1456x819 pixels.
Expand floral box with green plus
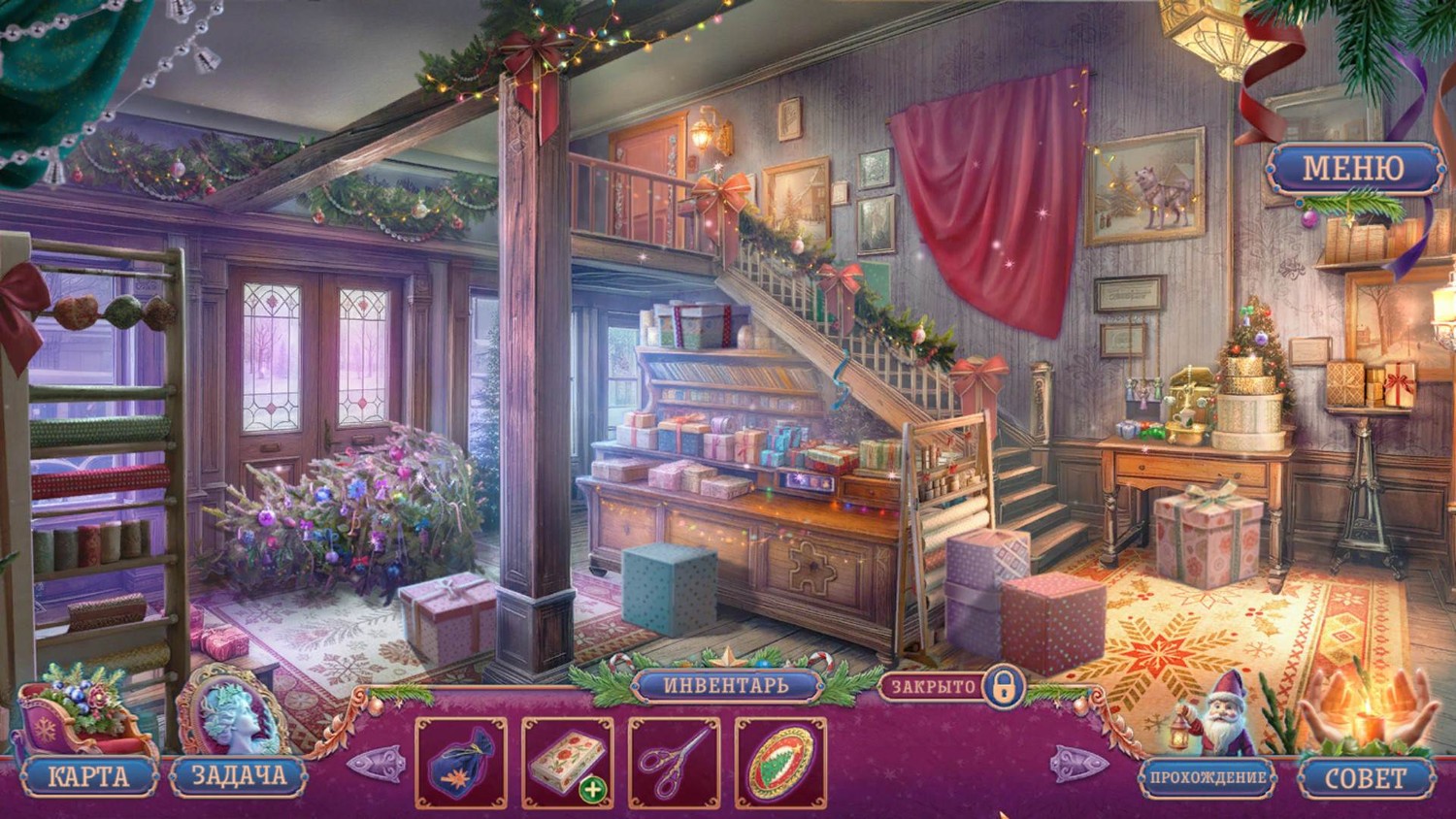pyautogui.click(x=592, y=790)
